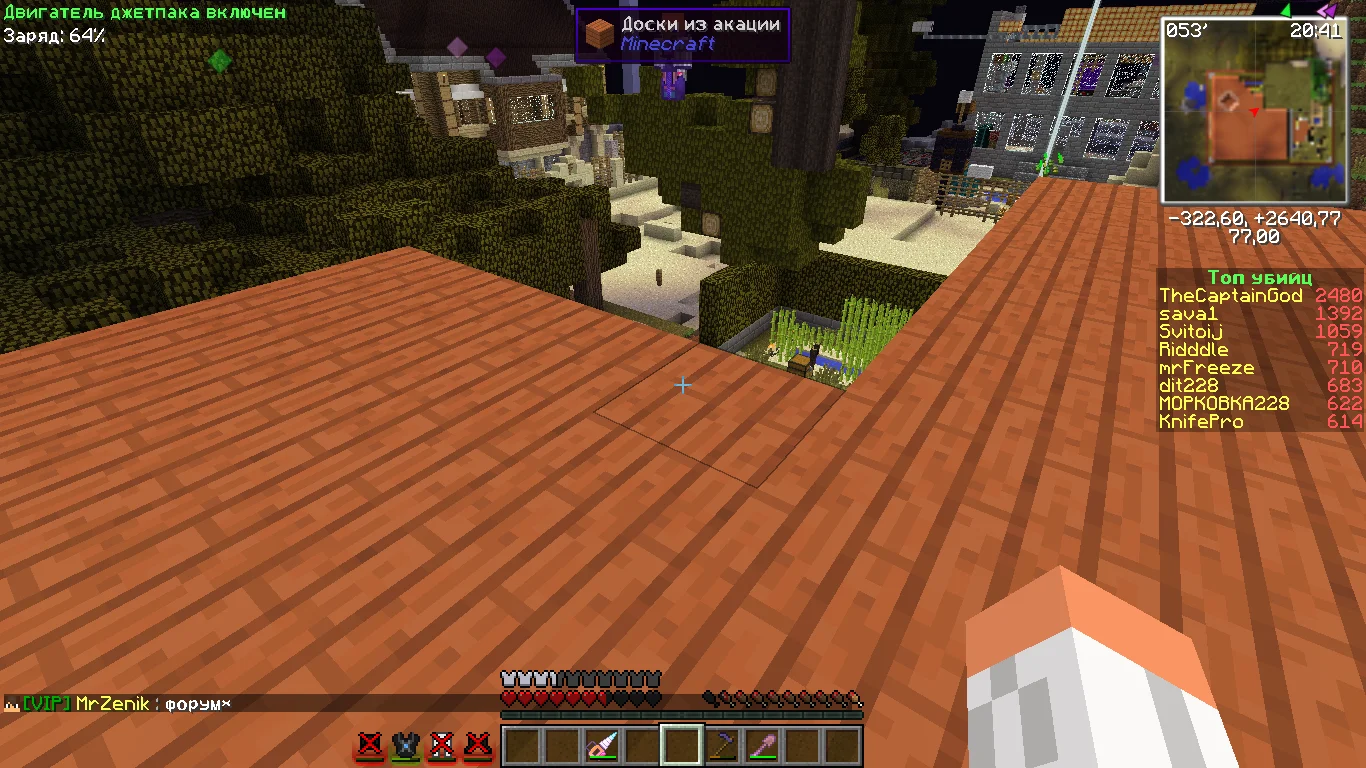Select TheCaptainGod in the top killers list
Viewport: 1366px width, 768px height.
click(1231, 296)
